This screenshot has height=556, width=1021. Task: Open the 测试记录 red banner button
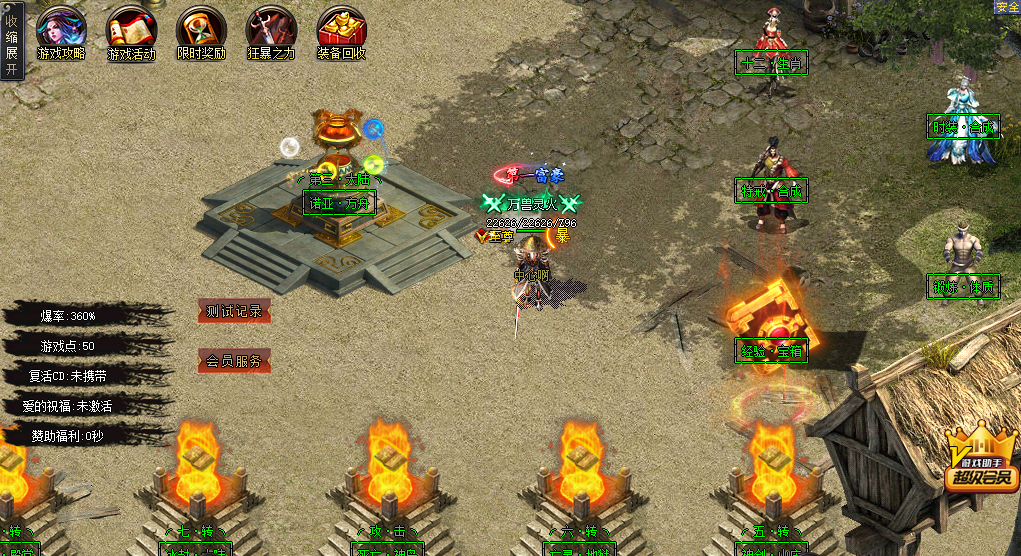click(234, 311)
